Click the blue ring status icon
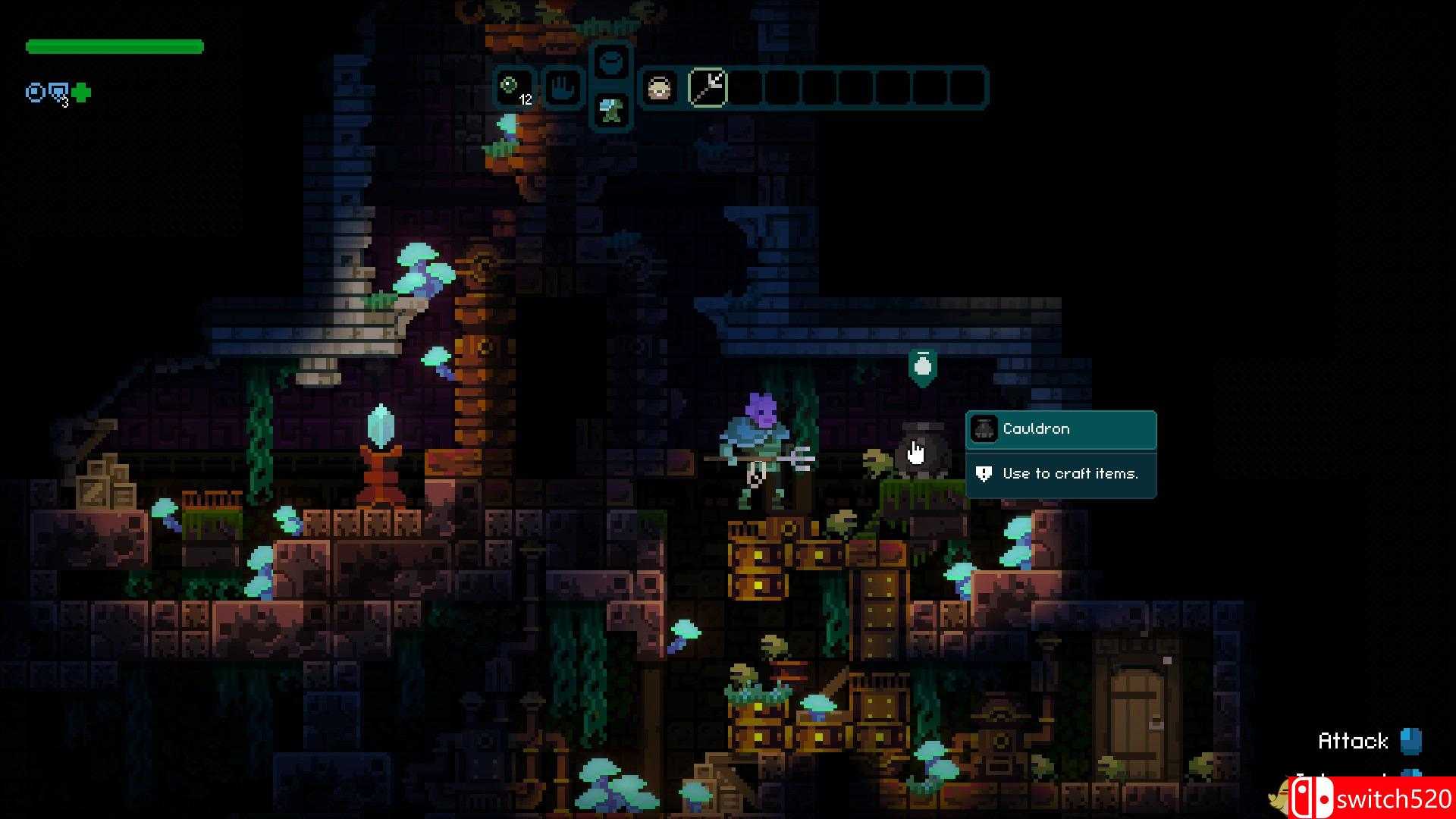 (x=35, y=93)
